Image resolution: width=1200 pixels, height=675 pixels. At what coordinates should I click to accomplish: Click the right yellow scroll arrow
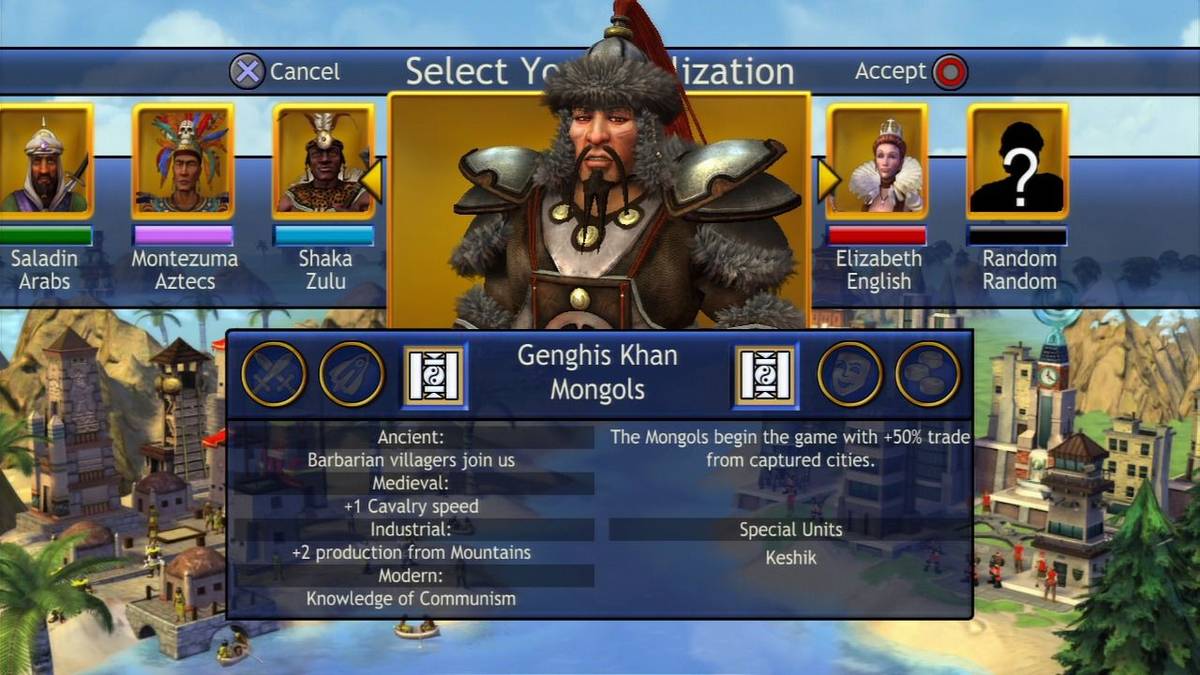(829, 180)
